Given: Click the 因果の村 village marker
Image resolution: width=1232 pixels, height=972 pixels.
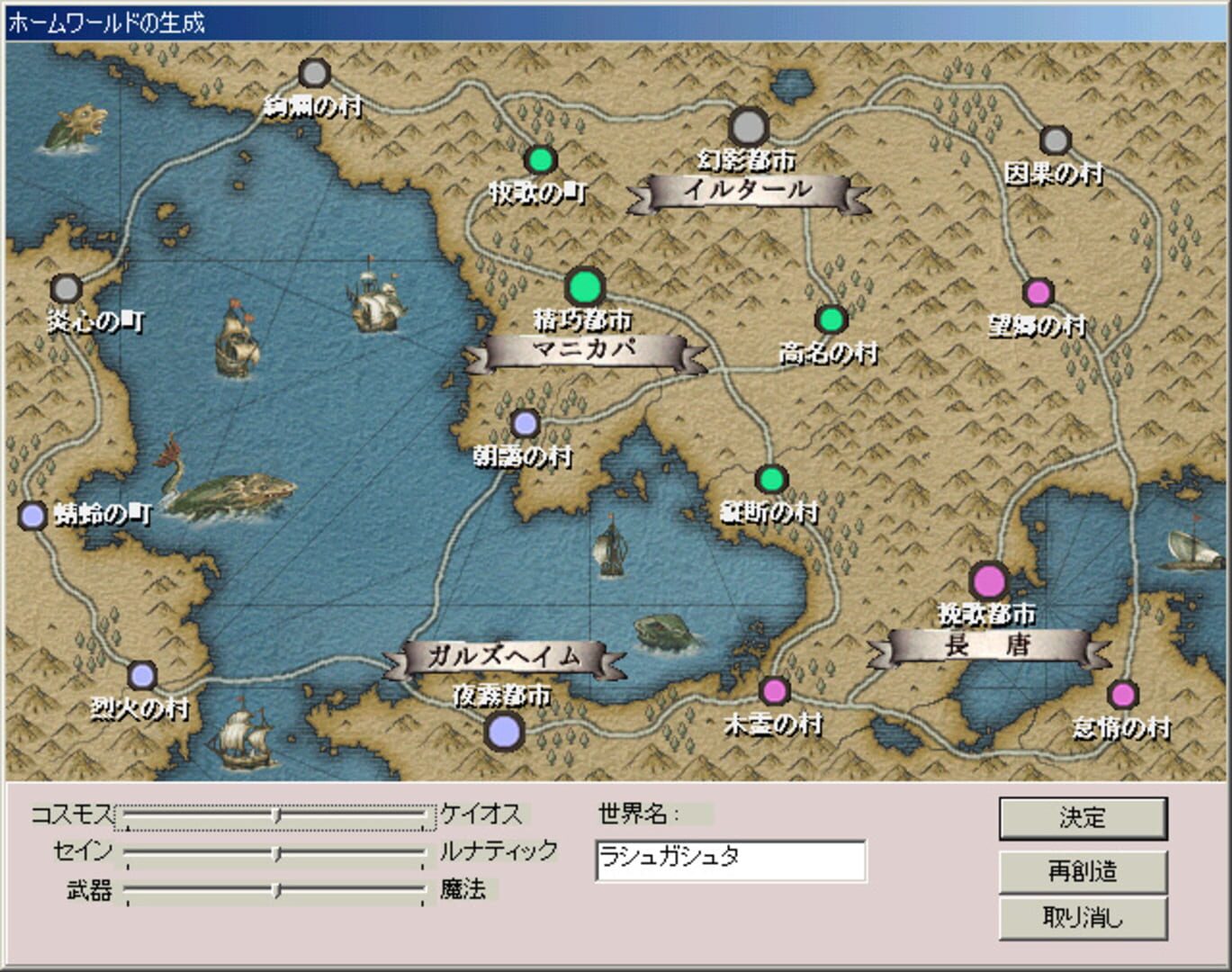Looking at the screenshot, I should pos(1055,140).
